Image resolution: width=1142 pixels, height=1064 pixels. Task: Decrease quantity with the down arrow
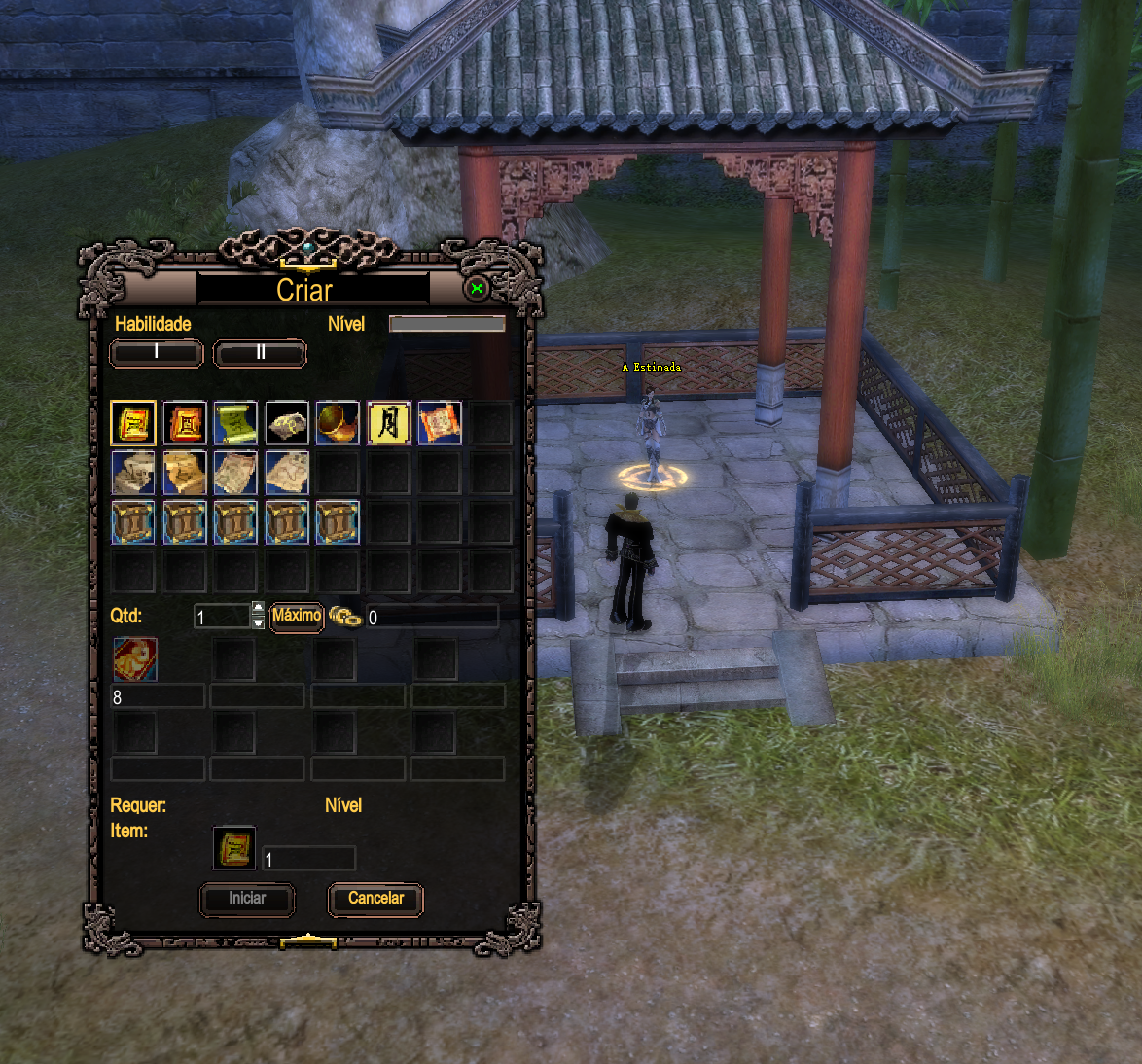[x=258, y=622]
